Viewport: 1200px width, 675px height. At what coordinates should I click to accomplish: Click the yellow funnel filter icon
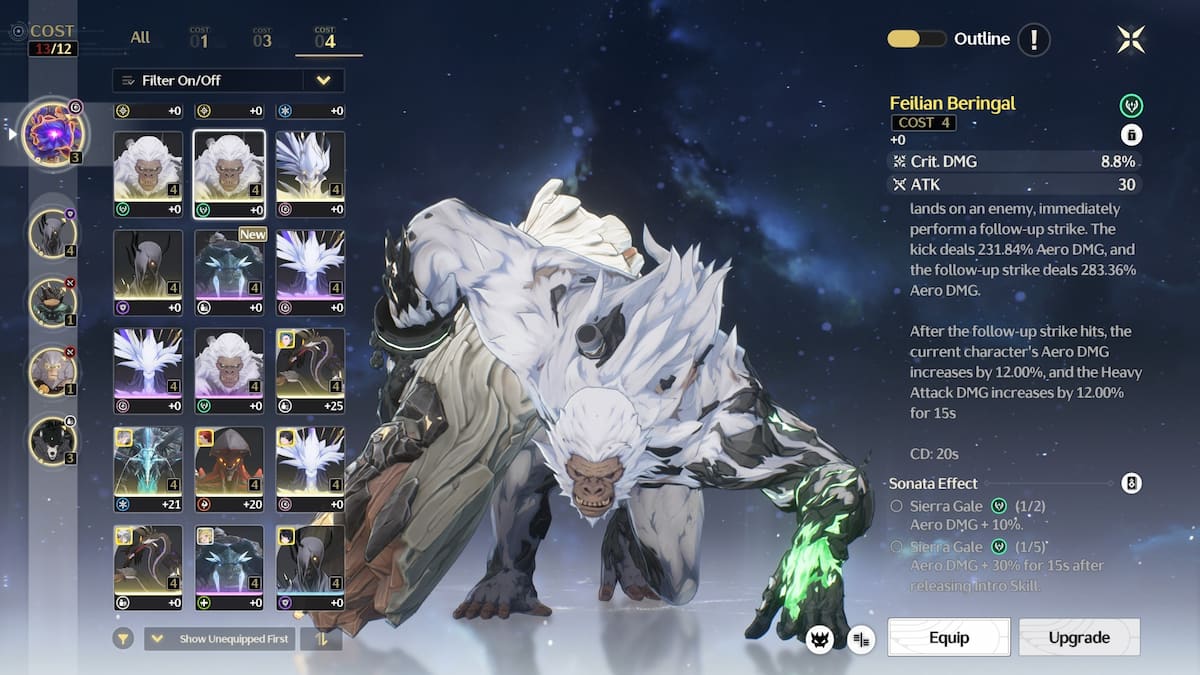[123, 638]
